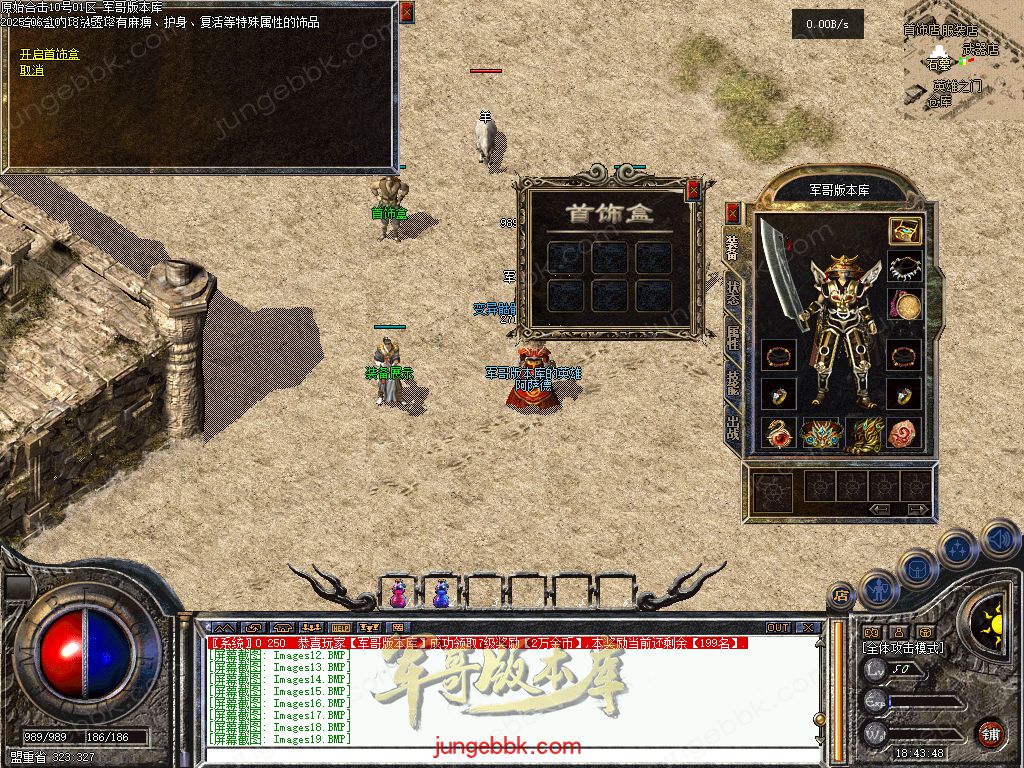
Task: Use the red potion in the quickbar
Action: pos(398,594)
